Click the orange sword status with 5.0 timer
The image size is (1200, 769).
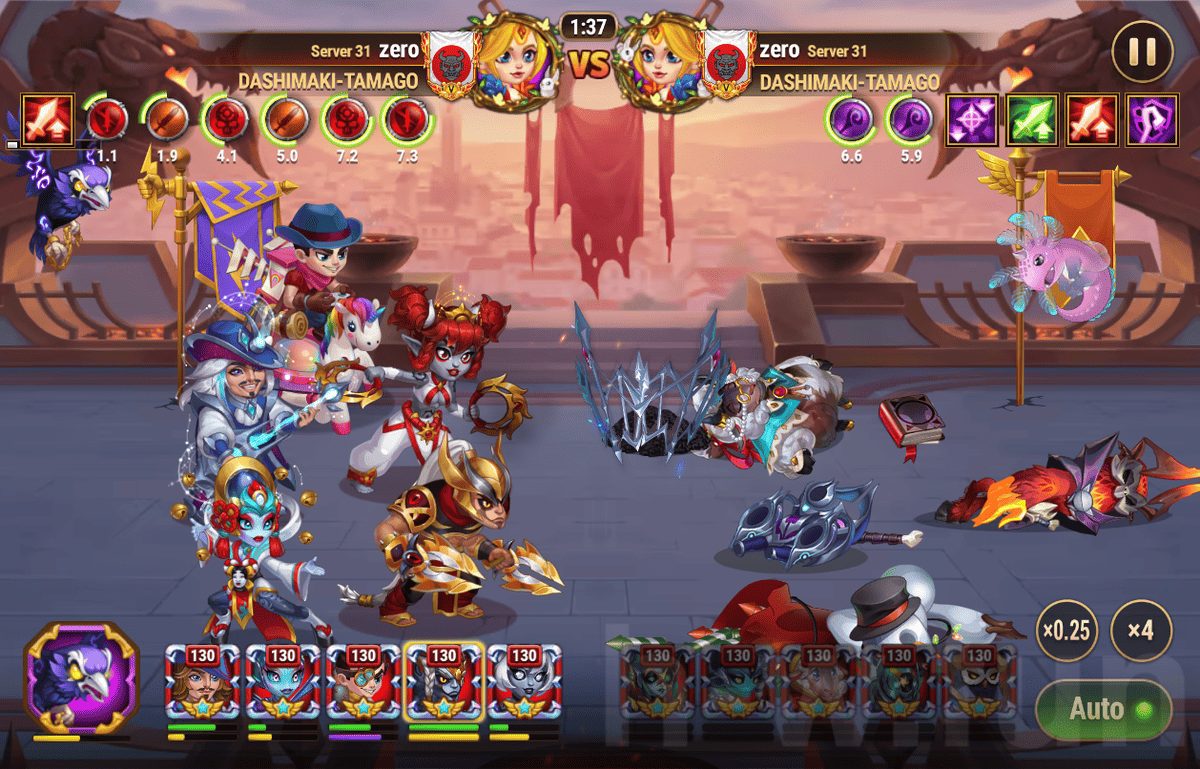pos(286,120)
